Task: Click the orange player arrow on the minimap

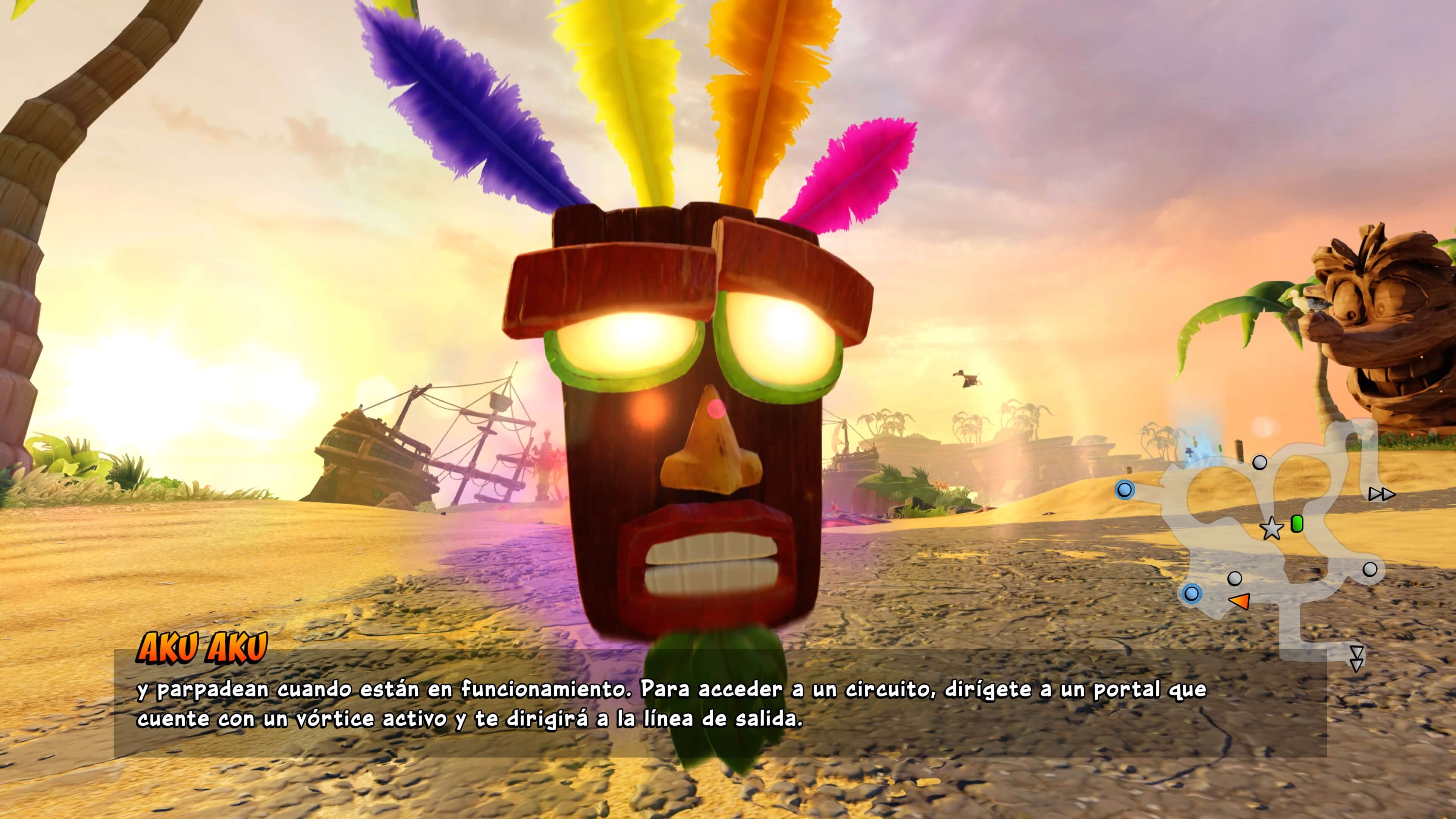Action: [1240, 601]
